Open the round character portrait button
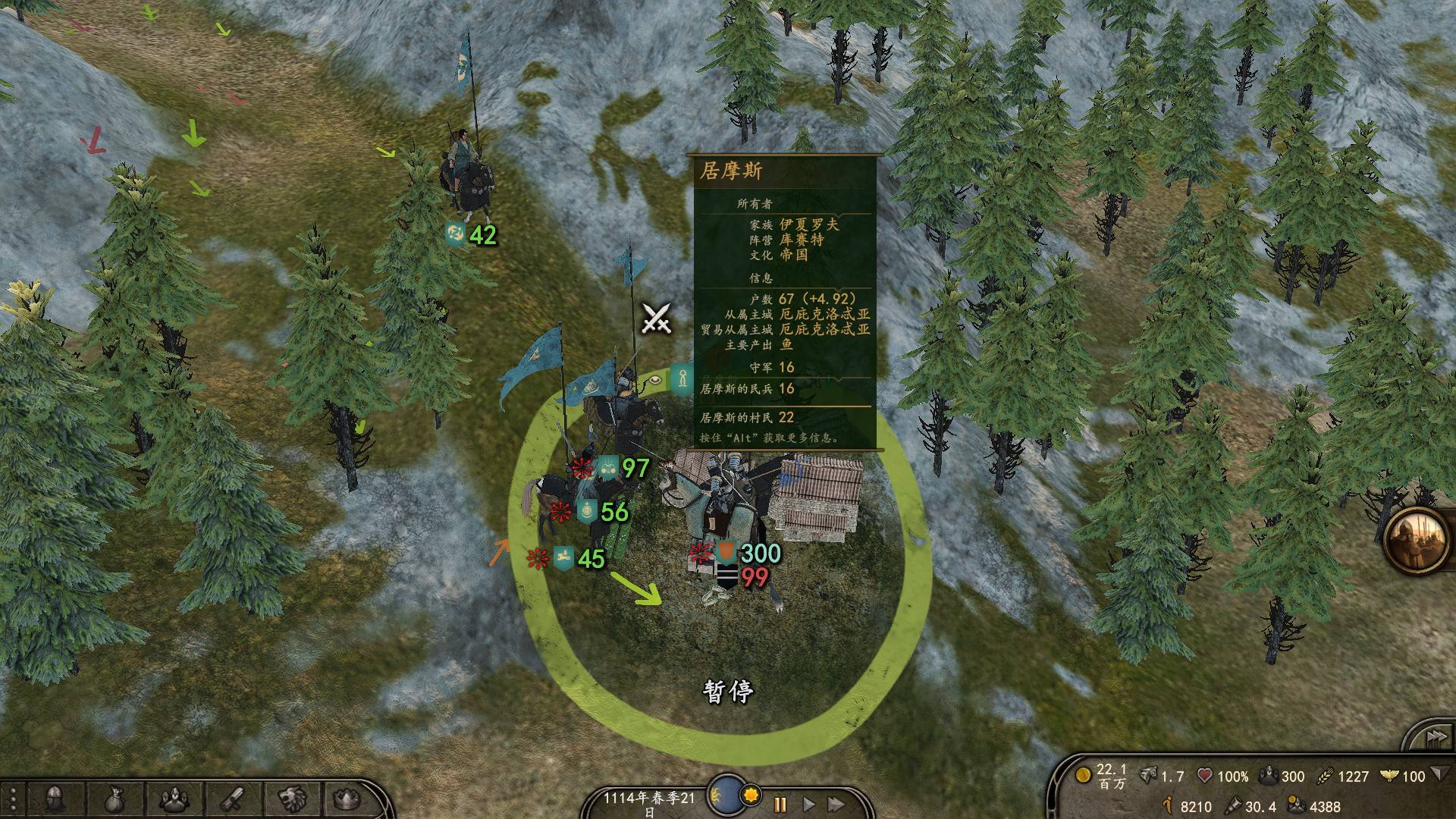The image size is (1456, 819). pyautogui.click(x=1417, y=540)
